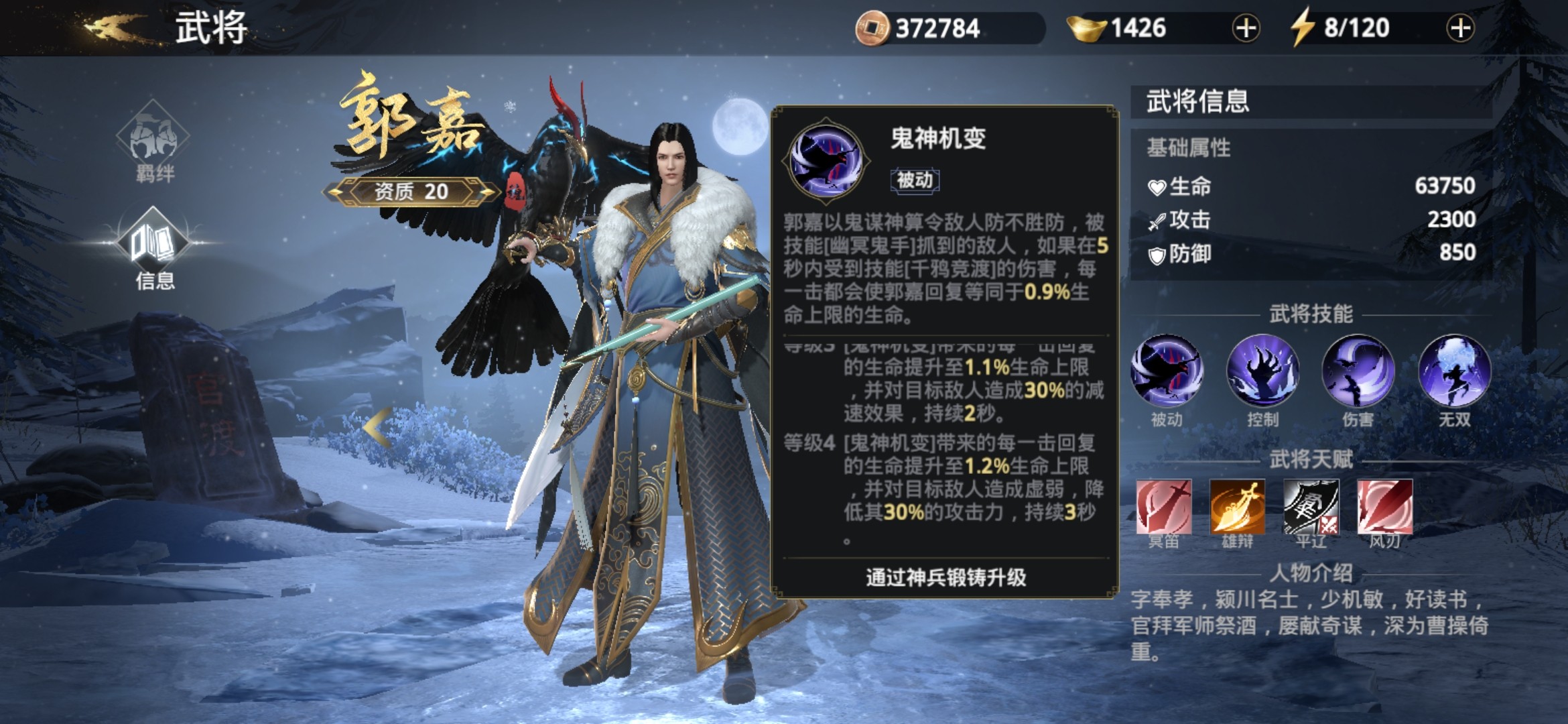1568x724 pixels.
Task: Switch to the 信息 info tab
Action: [153, 248]
